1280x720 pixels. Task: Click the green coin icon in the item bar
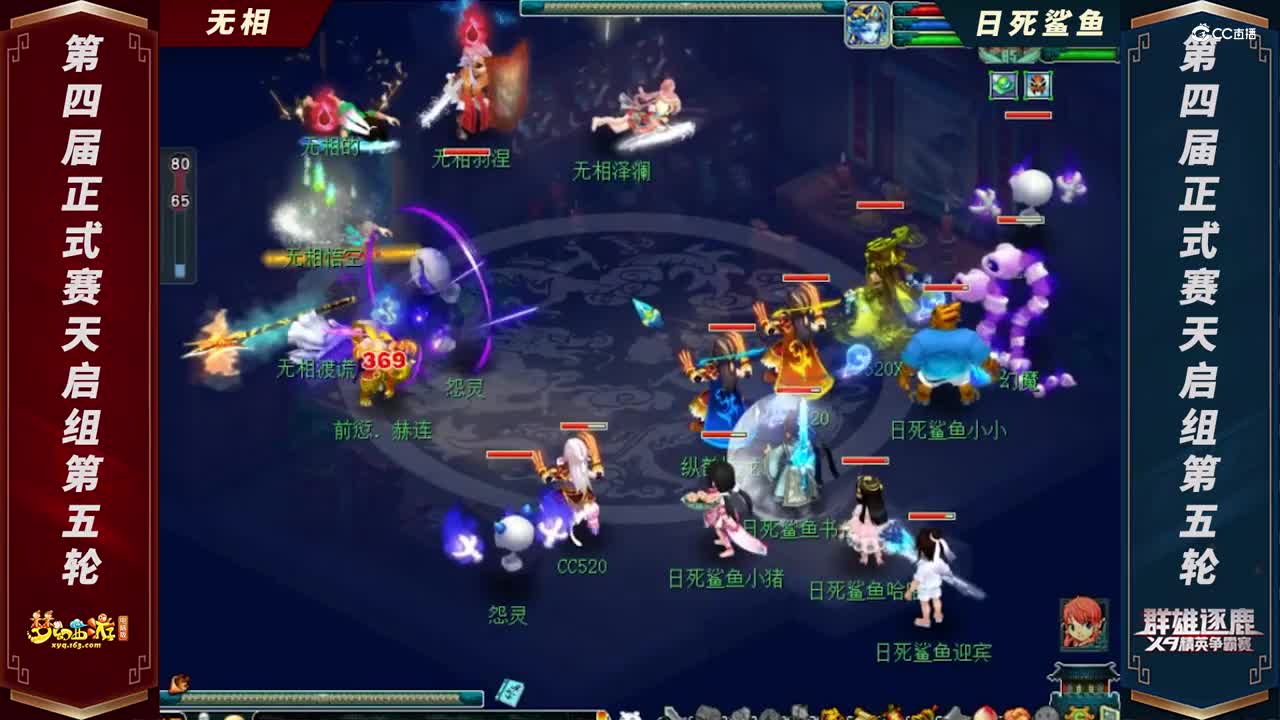tap(1079, 712)
